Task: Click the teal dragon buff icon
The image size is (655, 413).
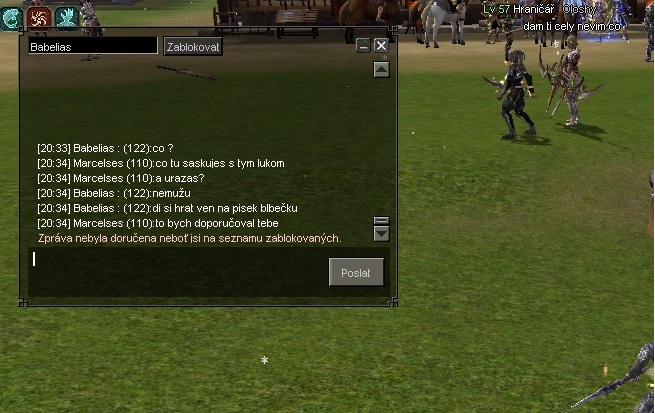Action: point(12,16)
